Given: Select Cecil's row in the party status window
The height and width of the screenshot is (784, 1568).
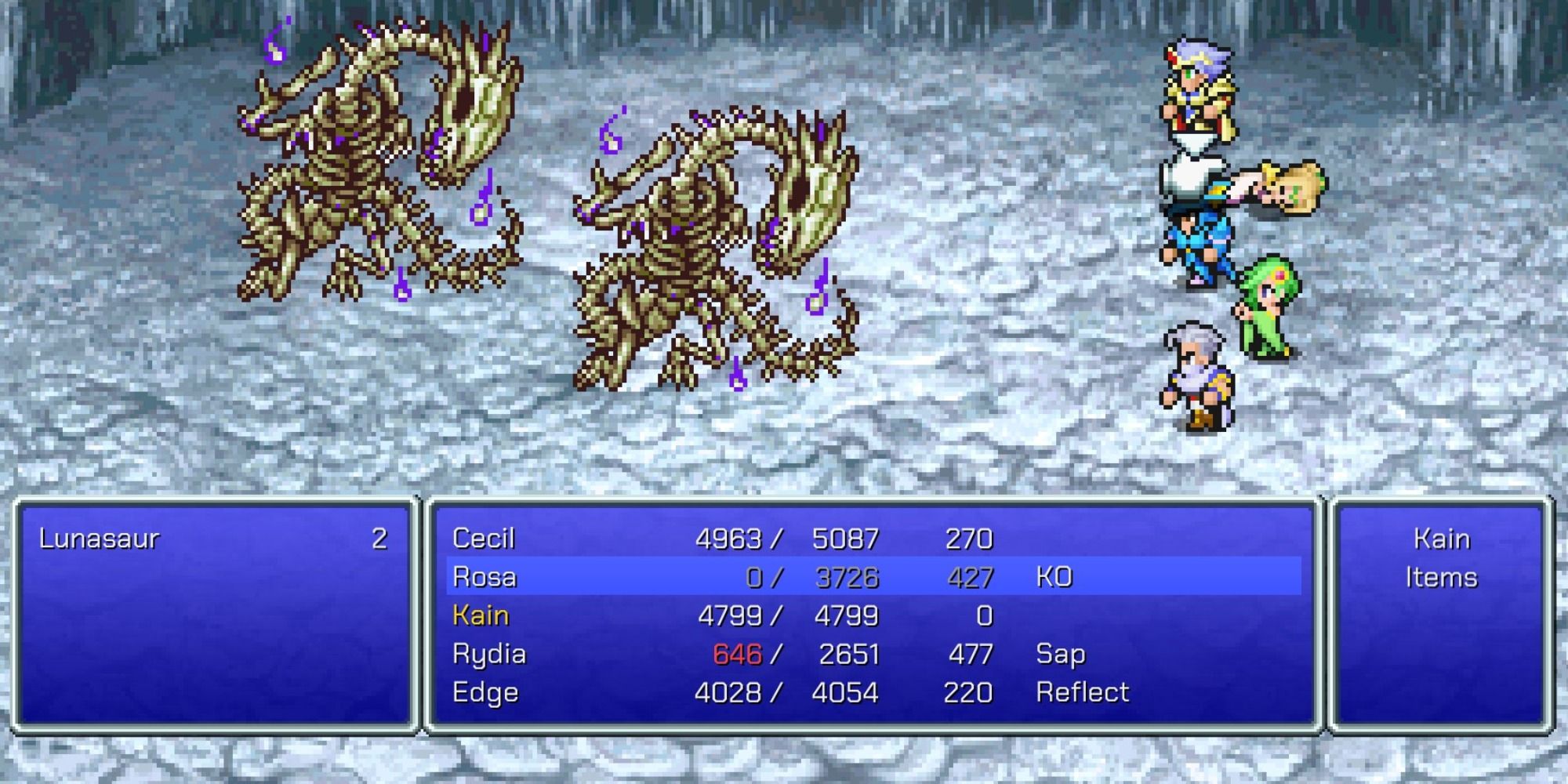Looking at the screenshot, I should 706,539.
